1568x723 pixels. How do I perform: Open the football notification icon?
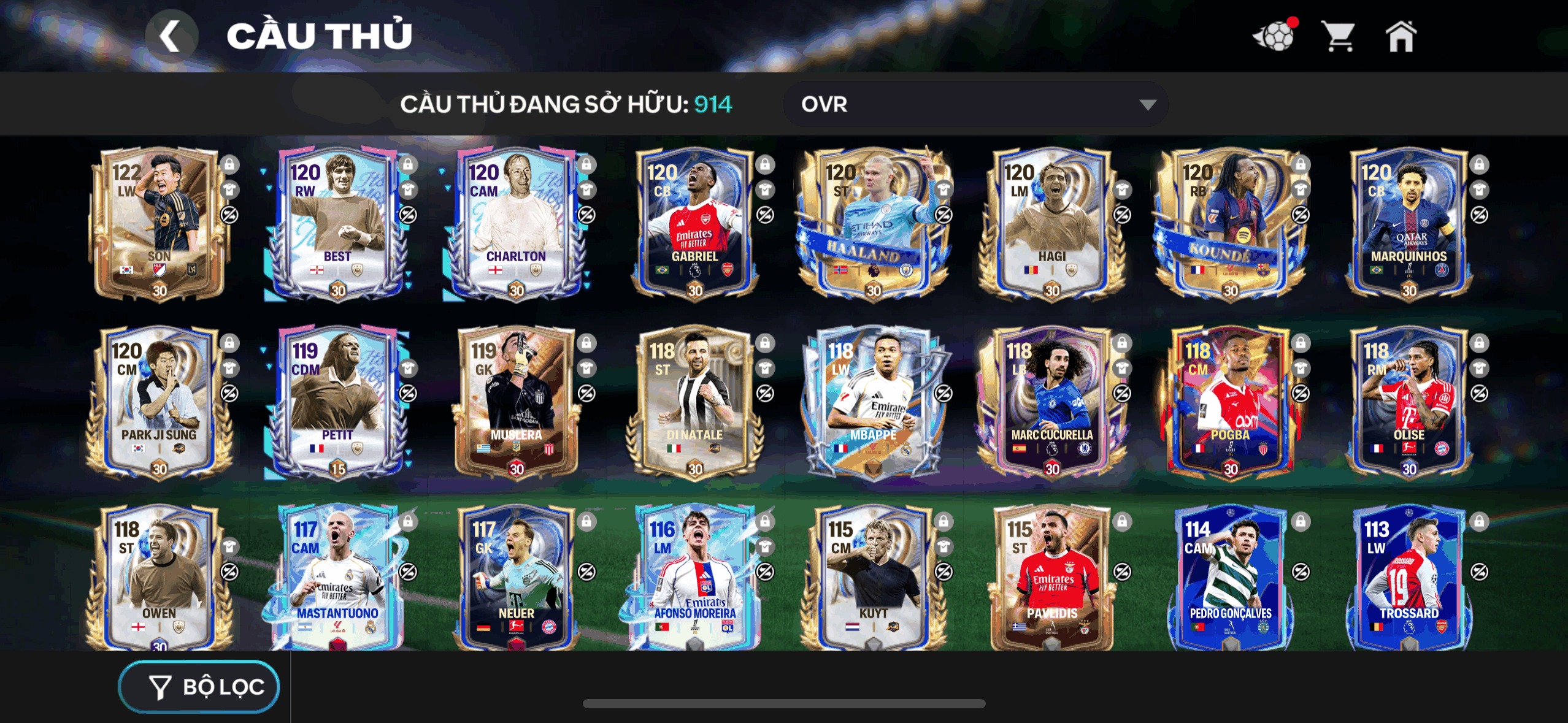[1275, 37]
